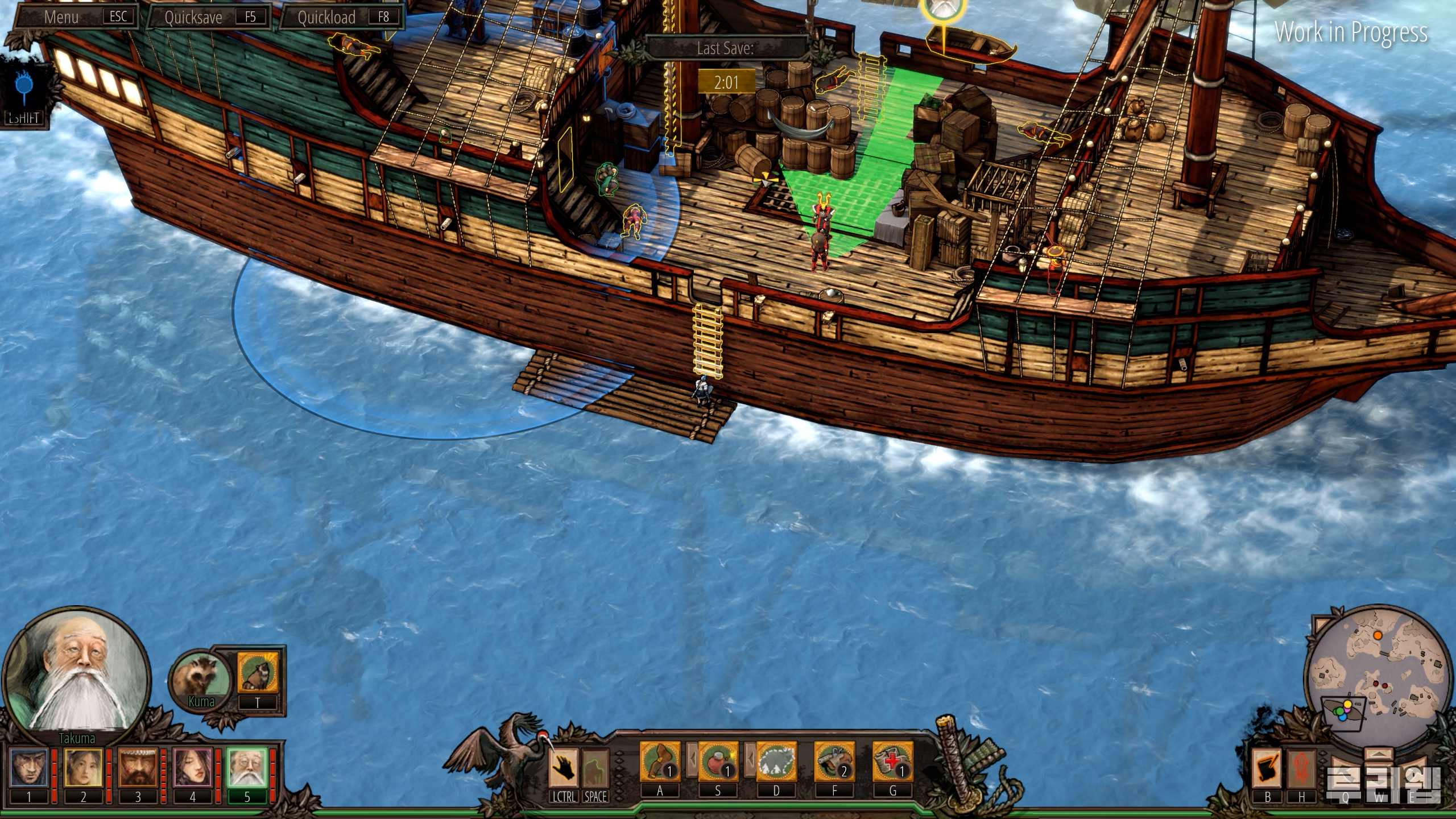Viewport: 1456px width, 819px height.
Task: Fire the pistol ability icon
Action: click(x=834, y=762)
